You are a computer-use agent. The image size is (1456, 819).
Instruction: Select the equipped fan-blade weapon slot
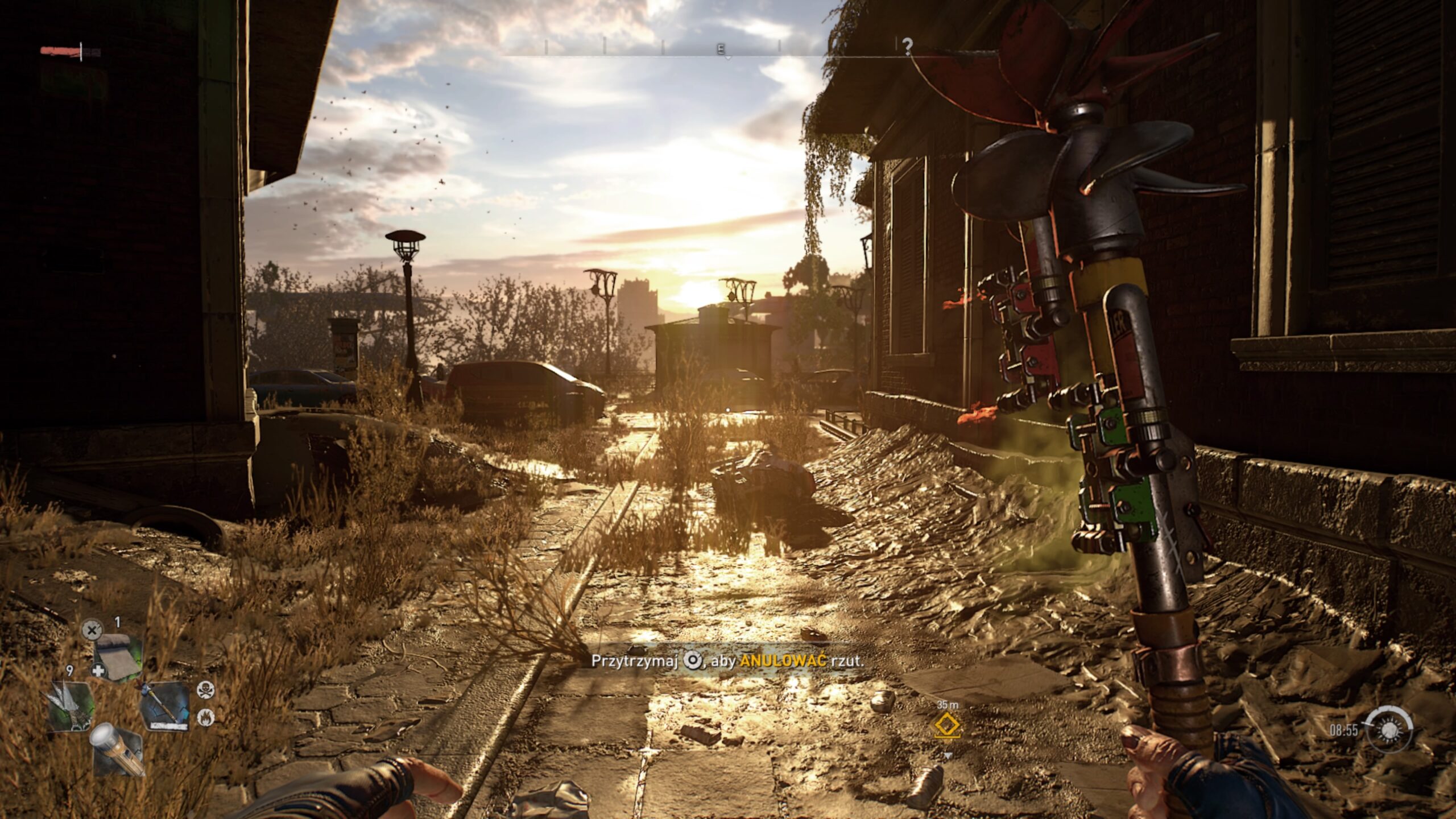(x=165, y=707)
